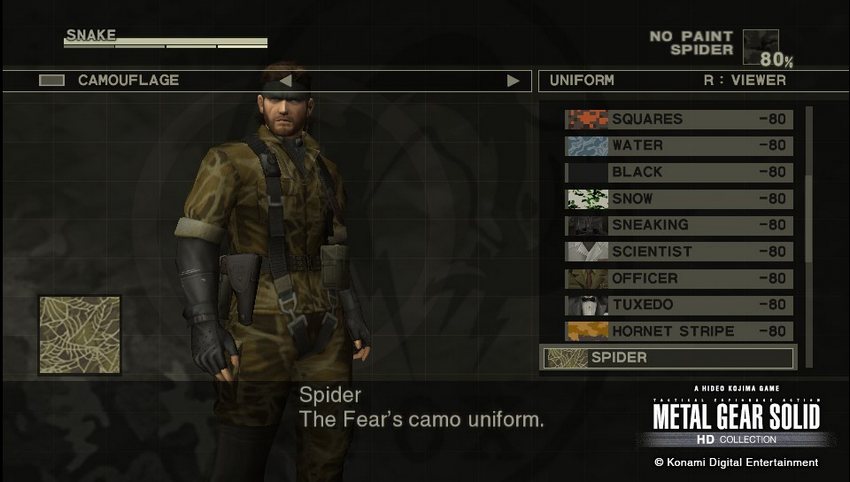850x482 pixels.
Task: Select the Squares uniform
Action: 679,120
